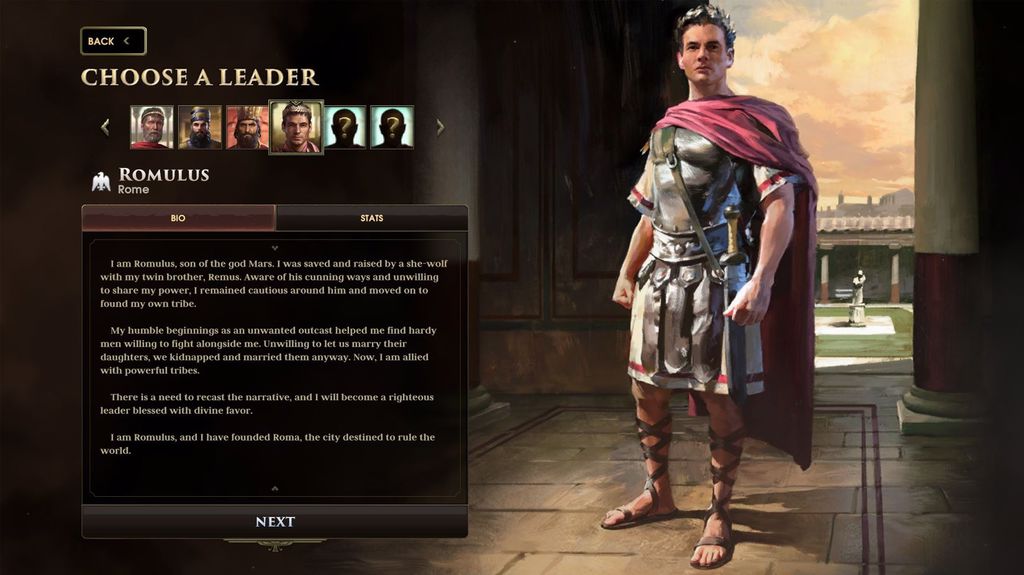Switch to the Stats tab
This screenshot has height=575, width=1024.
click(371, 218)
